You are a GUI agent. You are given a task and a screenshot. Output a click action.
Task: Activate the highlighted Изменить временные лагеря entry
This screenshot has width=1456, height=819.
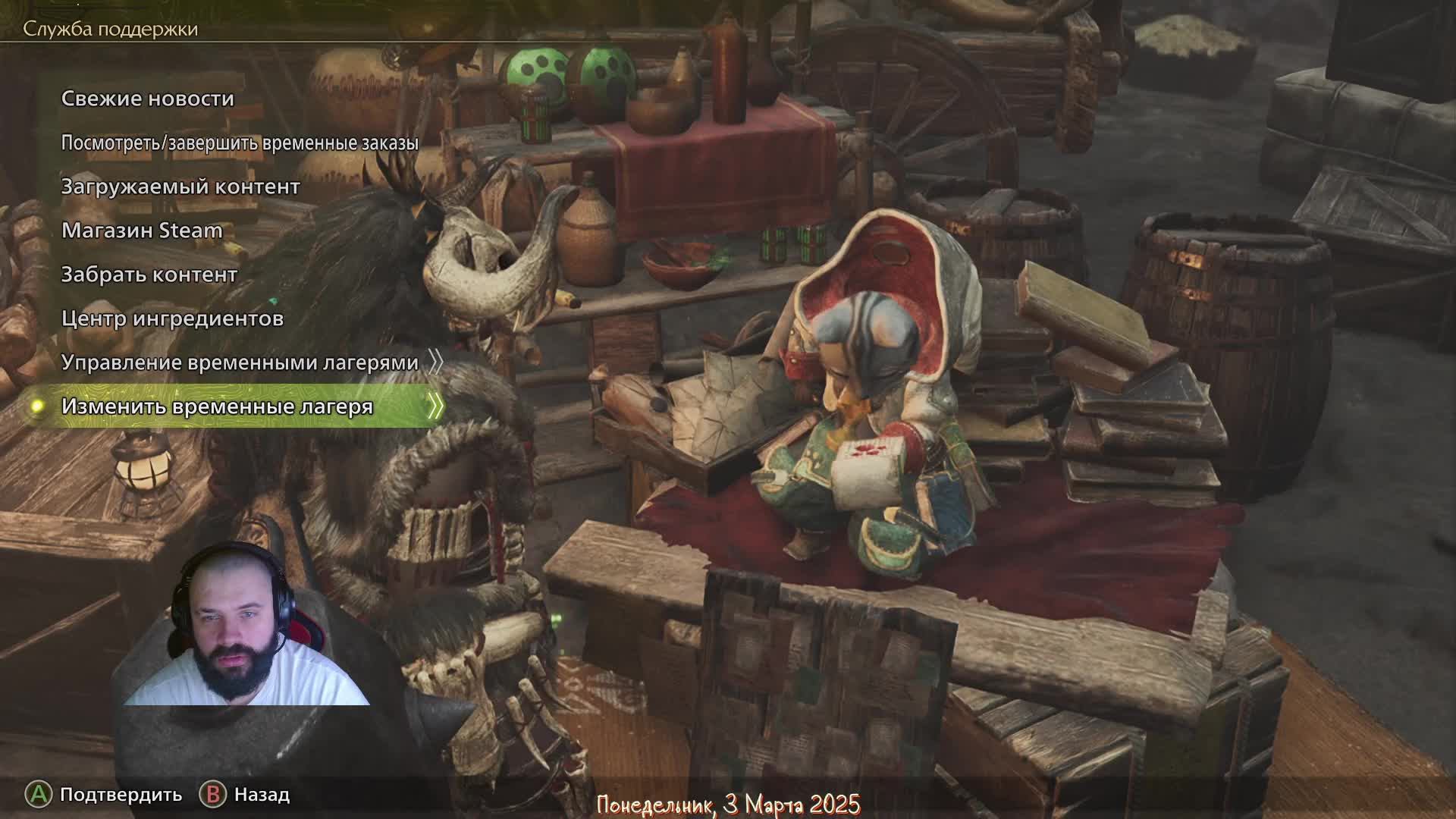coord(218,406)
